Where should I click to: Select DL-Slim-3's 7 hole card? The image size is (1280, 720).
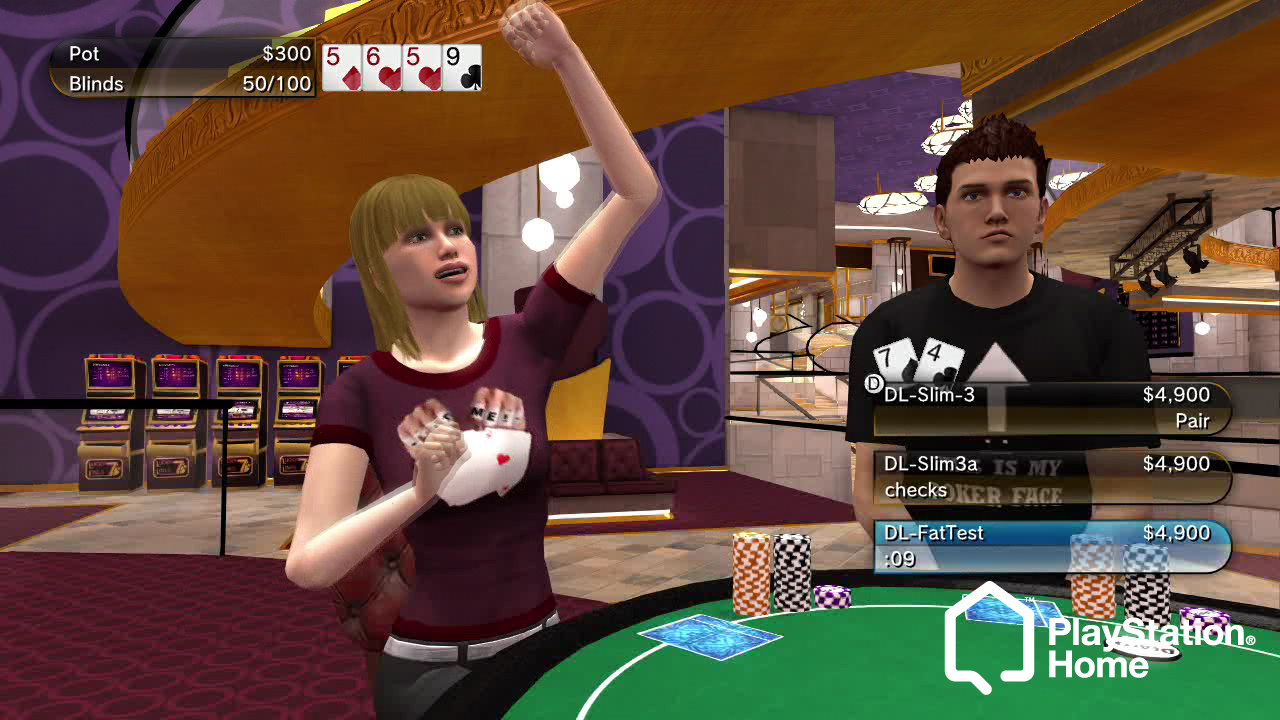893,362
